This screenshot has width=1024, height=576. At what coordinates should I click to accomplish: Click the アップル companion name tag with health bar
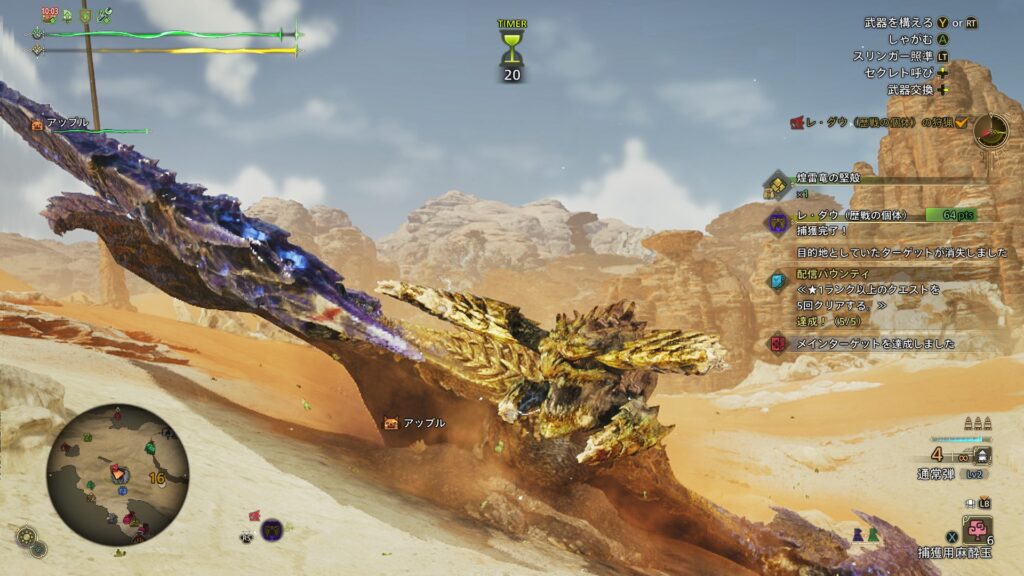tap(90, 124)
